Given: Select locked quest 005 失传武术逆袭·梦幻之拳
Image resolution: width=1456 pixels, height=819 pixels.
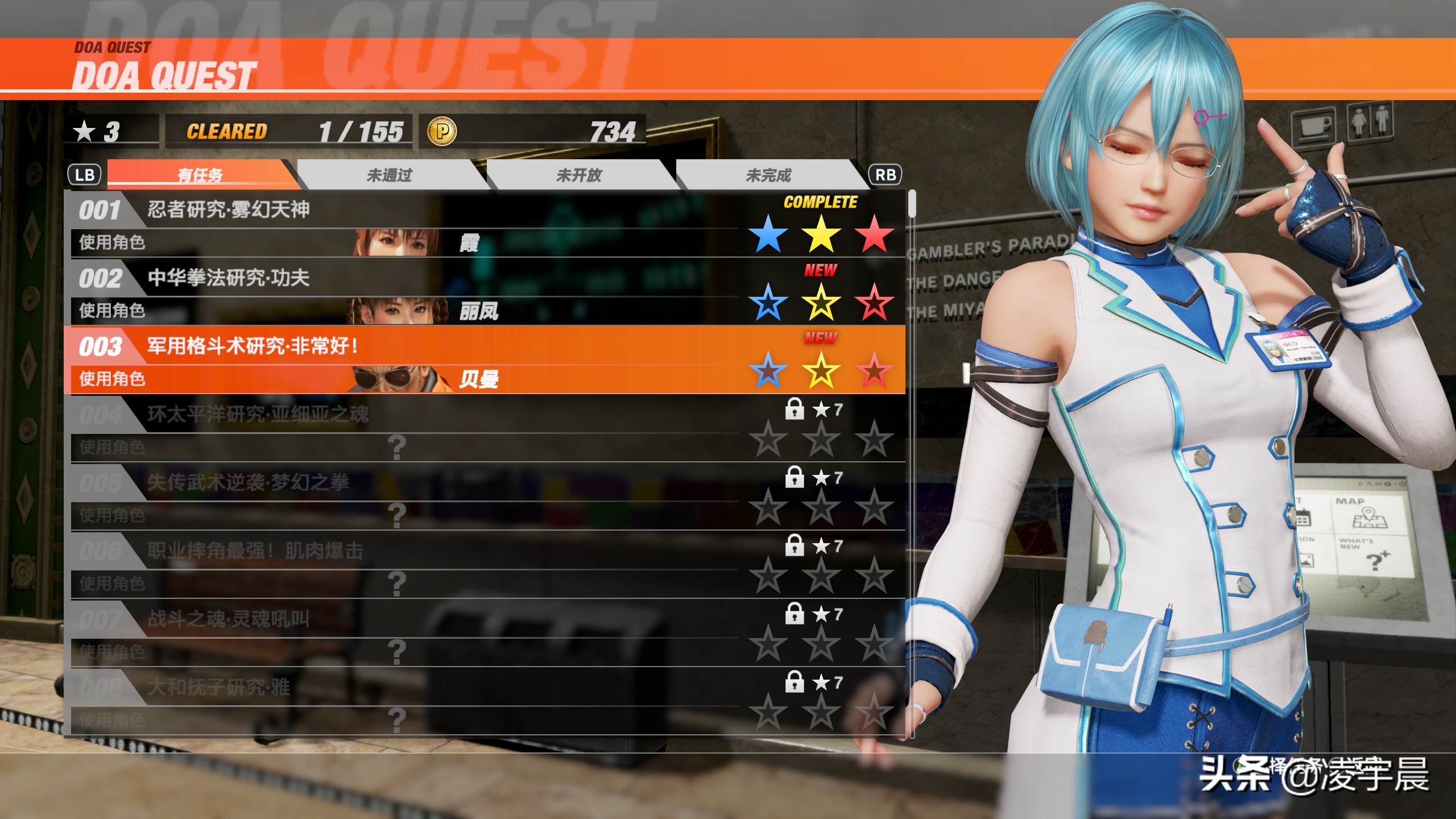Looking at the screenshot, I should [x=398, y=497].
